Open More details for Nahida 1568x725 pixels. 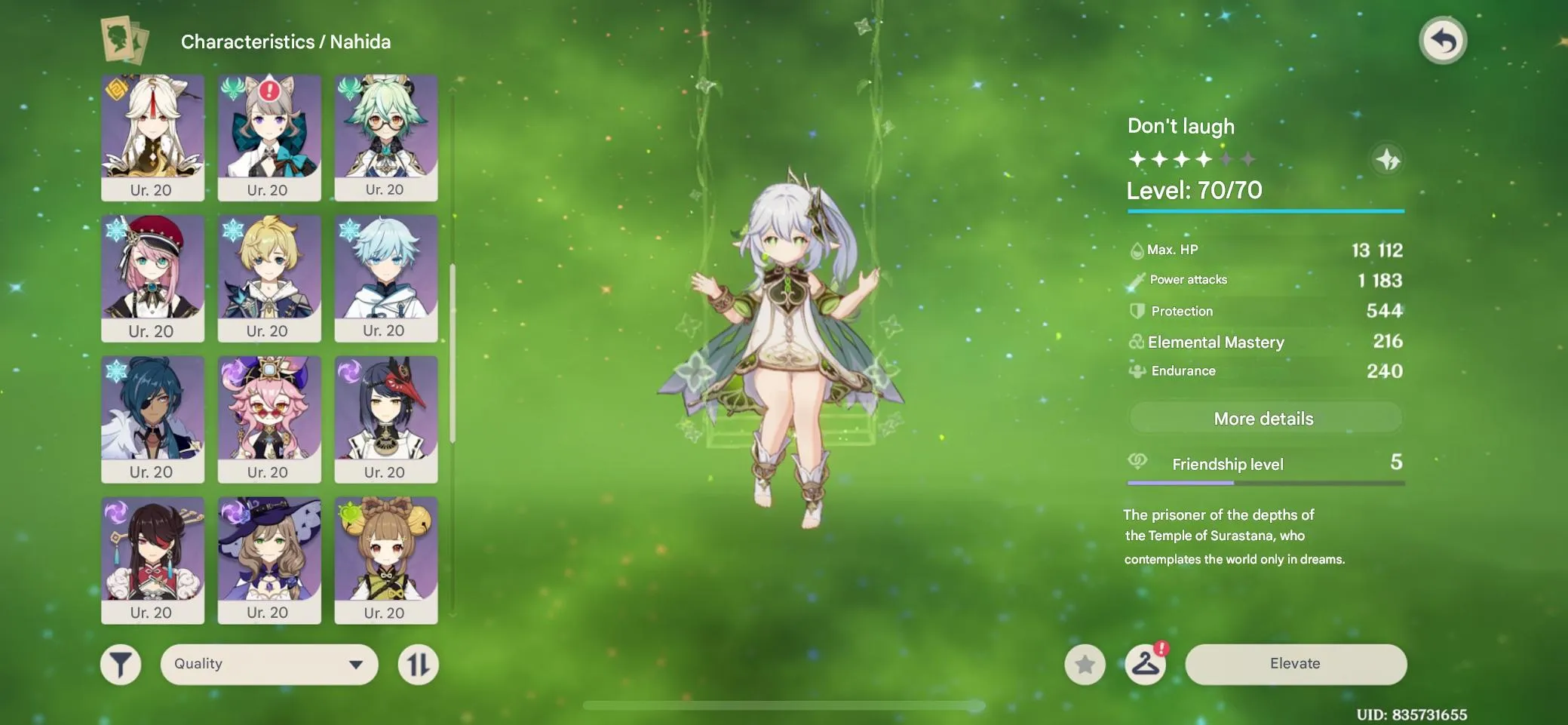tap(1264, 418)
